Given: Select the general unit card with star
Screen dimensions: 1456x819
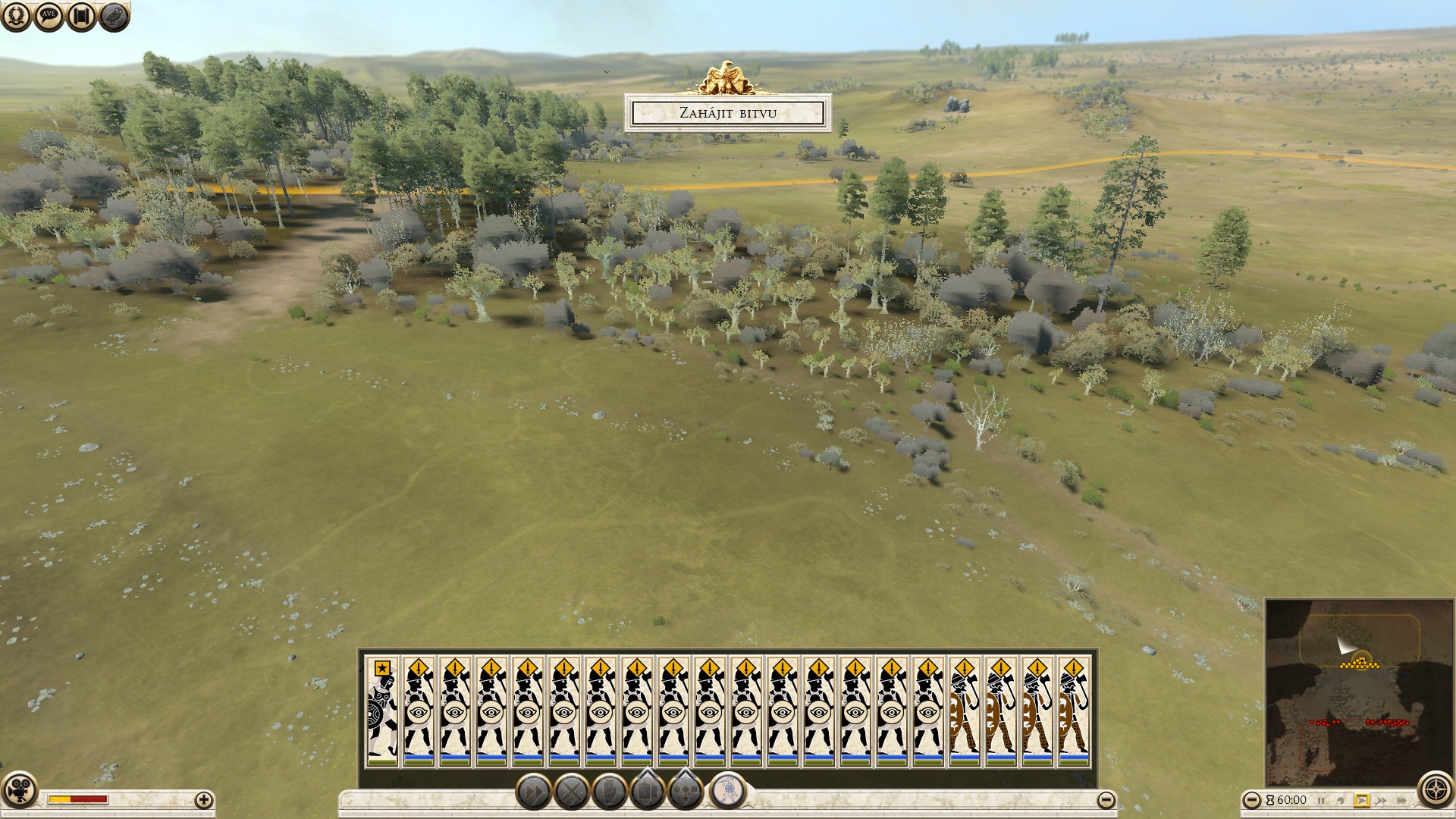Looking at the screenshot, I should pyautogui.click(x=382, y=711).
